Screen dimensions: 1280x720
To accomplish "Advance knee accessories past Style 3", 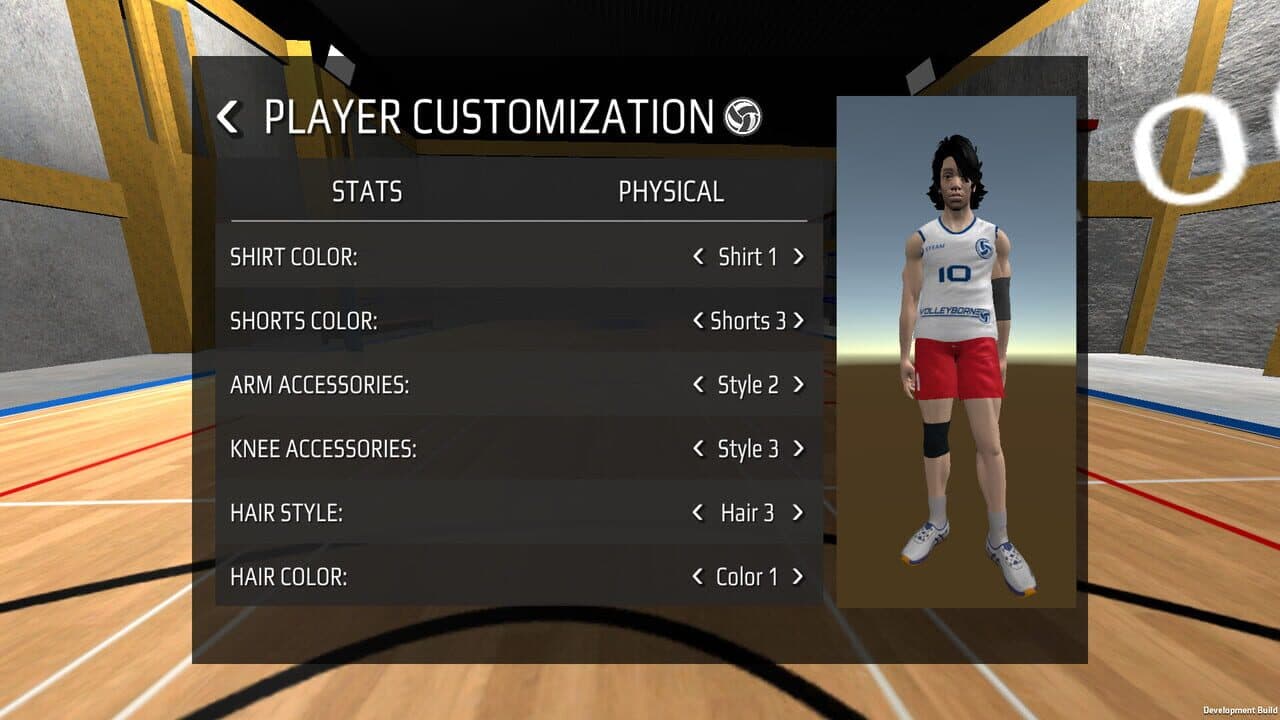I will pos(796,448).
